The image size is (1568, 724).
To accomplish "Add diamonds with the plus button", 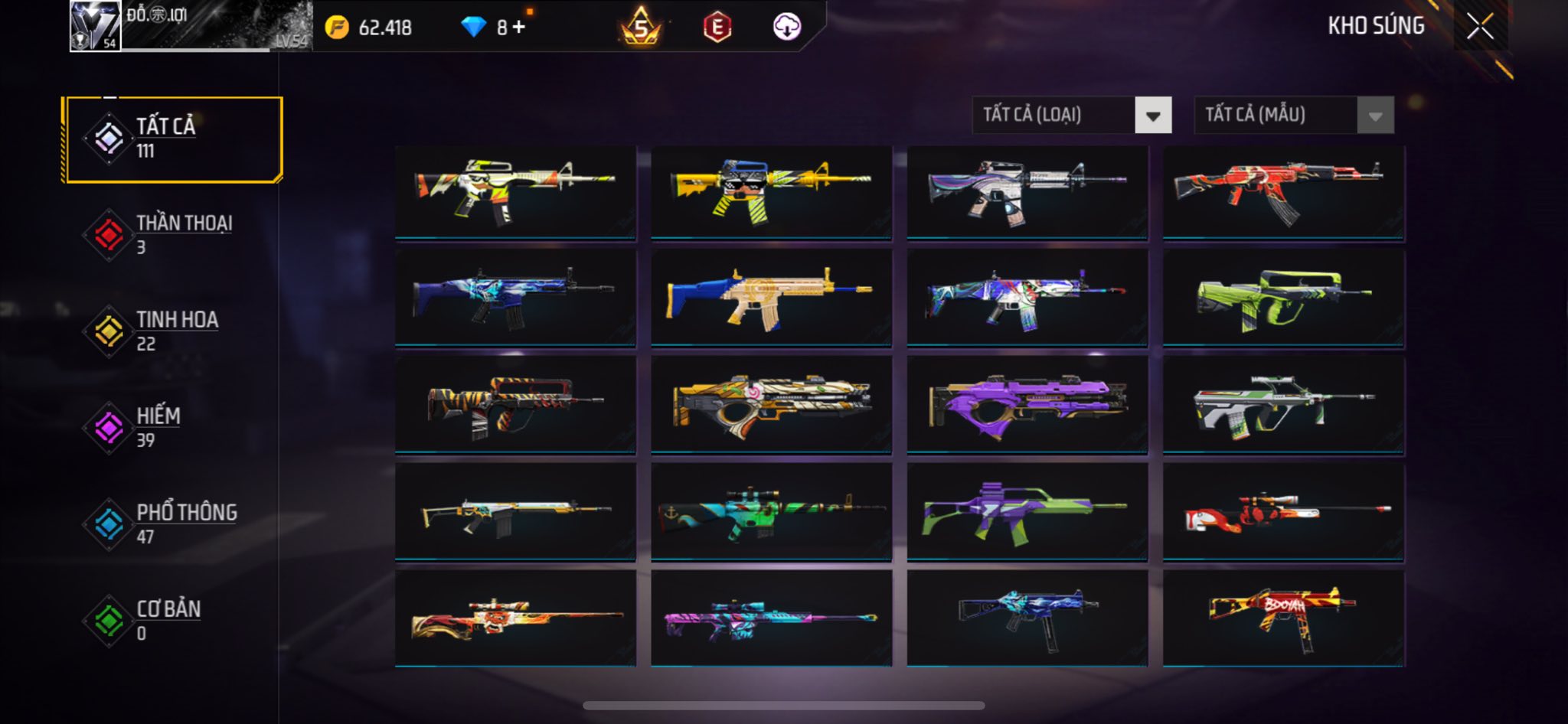I will click(519, 28).
